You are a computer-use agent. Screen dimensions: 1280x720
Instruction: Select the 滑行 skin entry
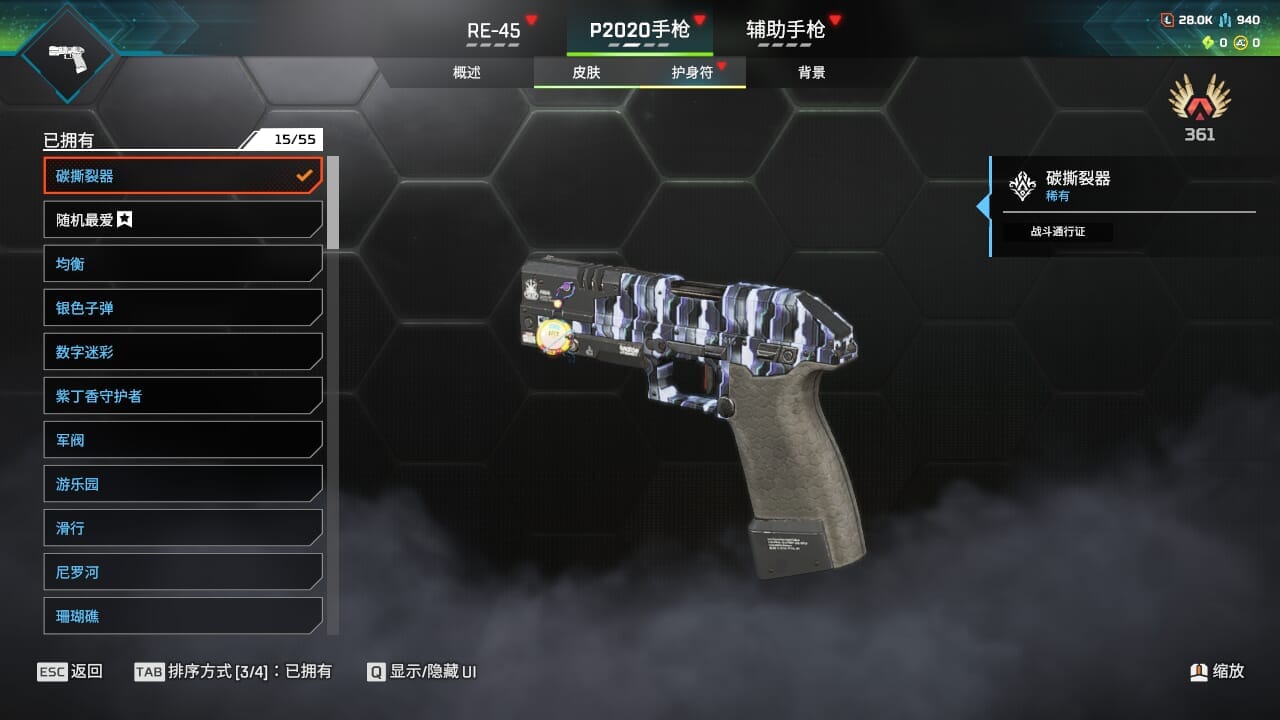pyautogui.click(x=183, y=528)
